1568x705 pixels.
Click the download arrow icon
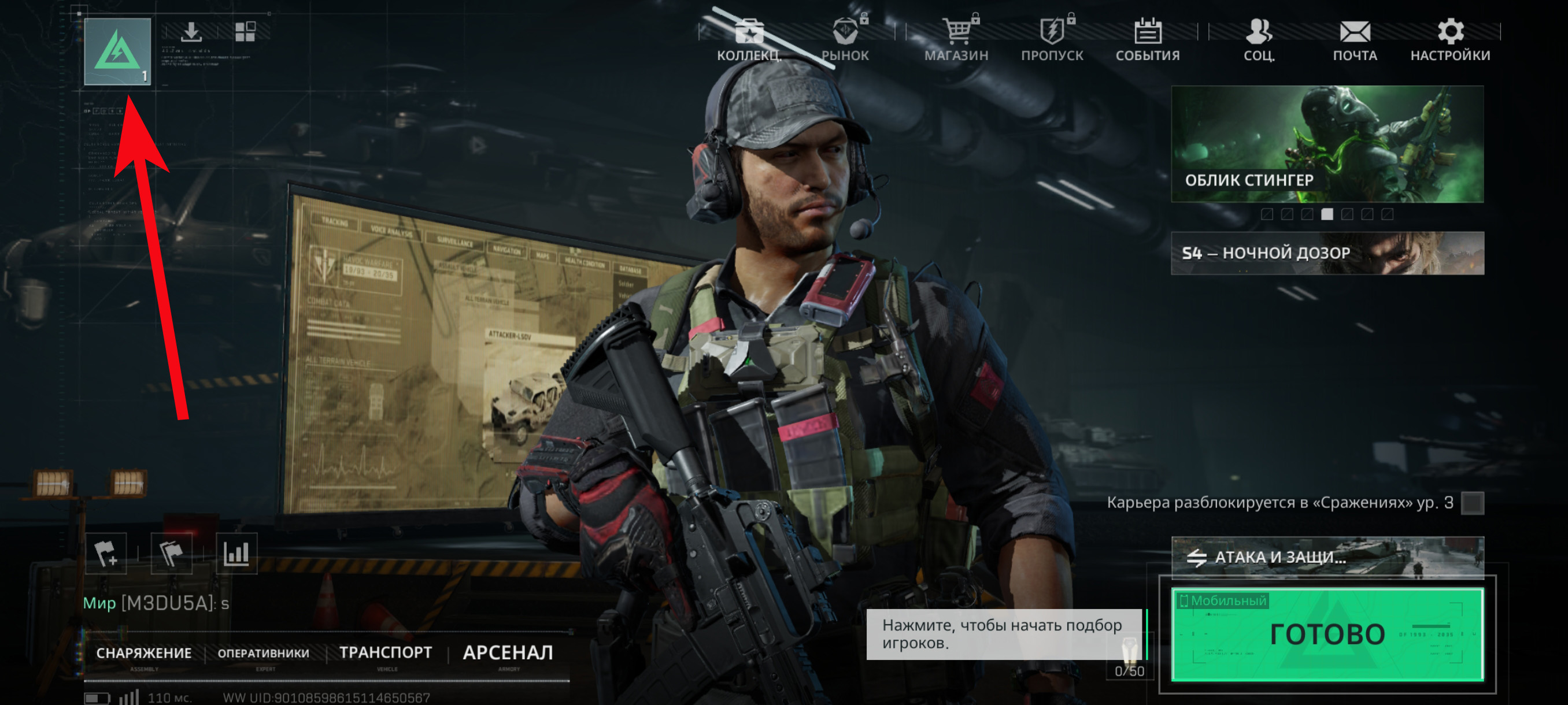pos(191,32)
